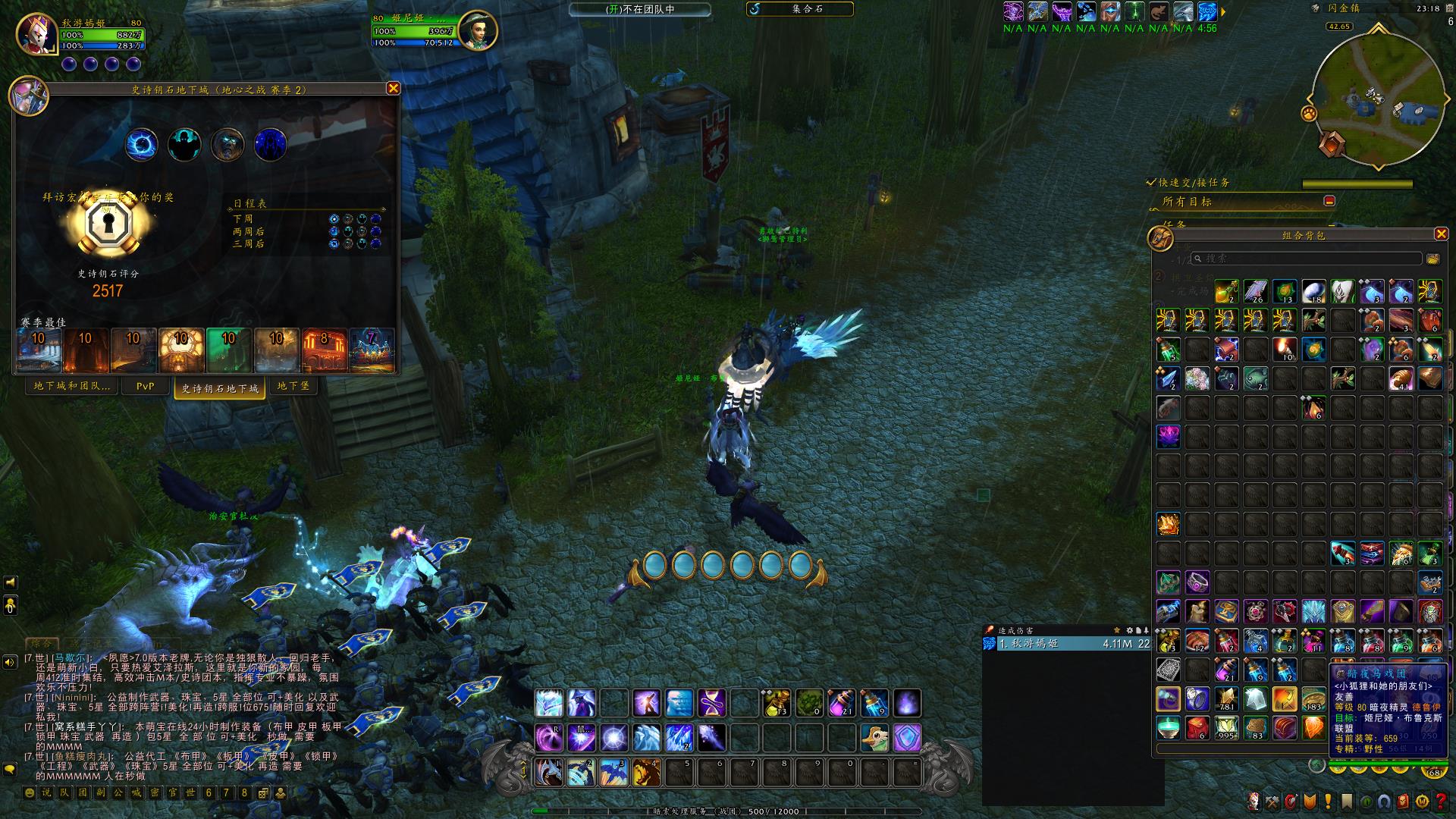The image size is (1456, 819).
Task: Use the orange dragon ability in slot 4
Action: coord(646,772)
